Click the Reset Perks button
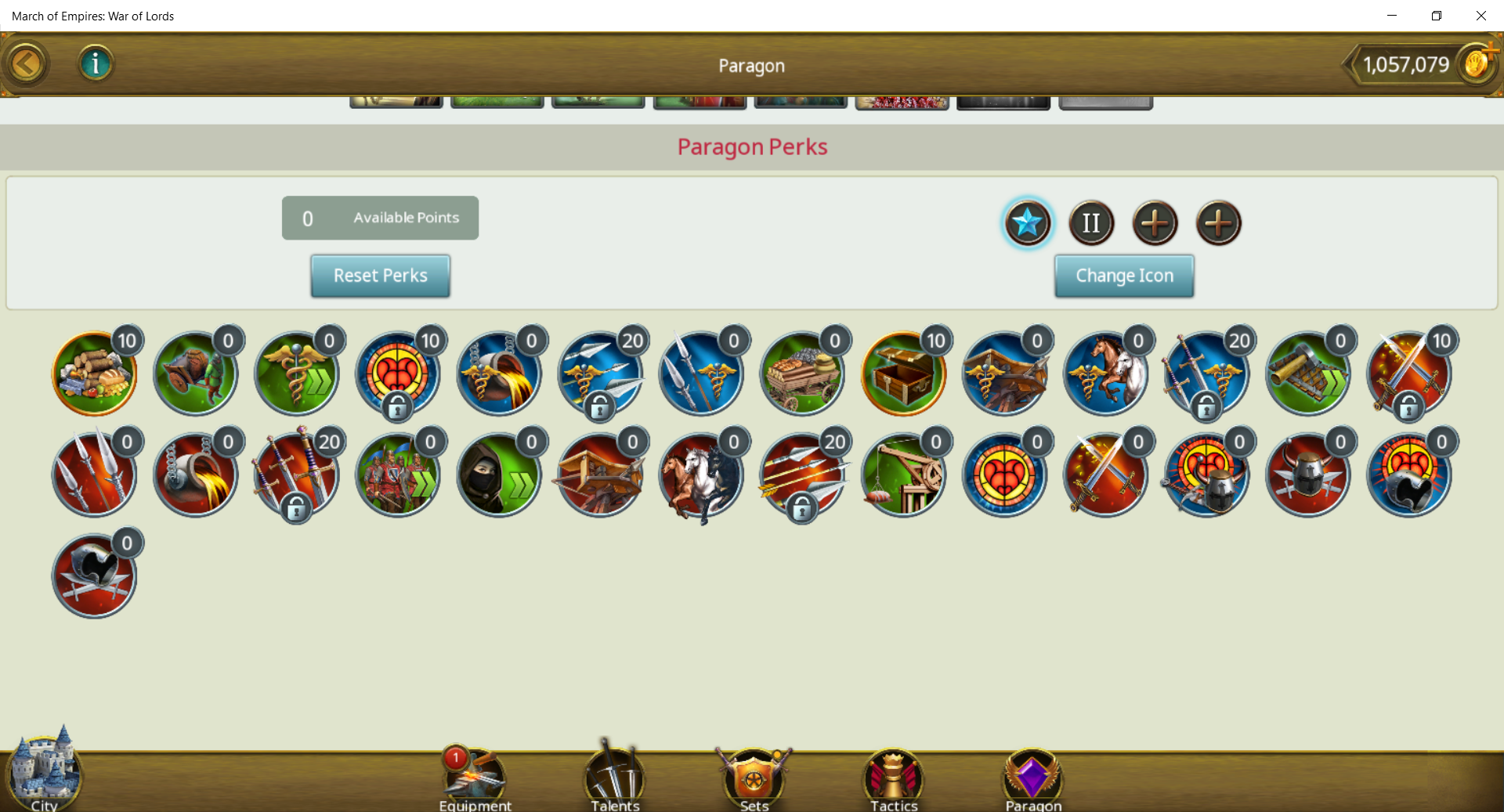 point(380,276)
